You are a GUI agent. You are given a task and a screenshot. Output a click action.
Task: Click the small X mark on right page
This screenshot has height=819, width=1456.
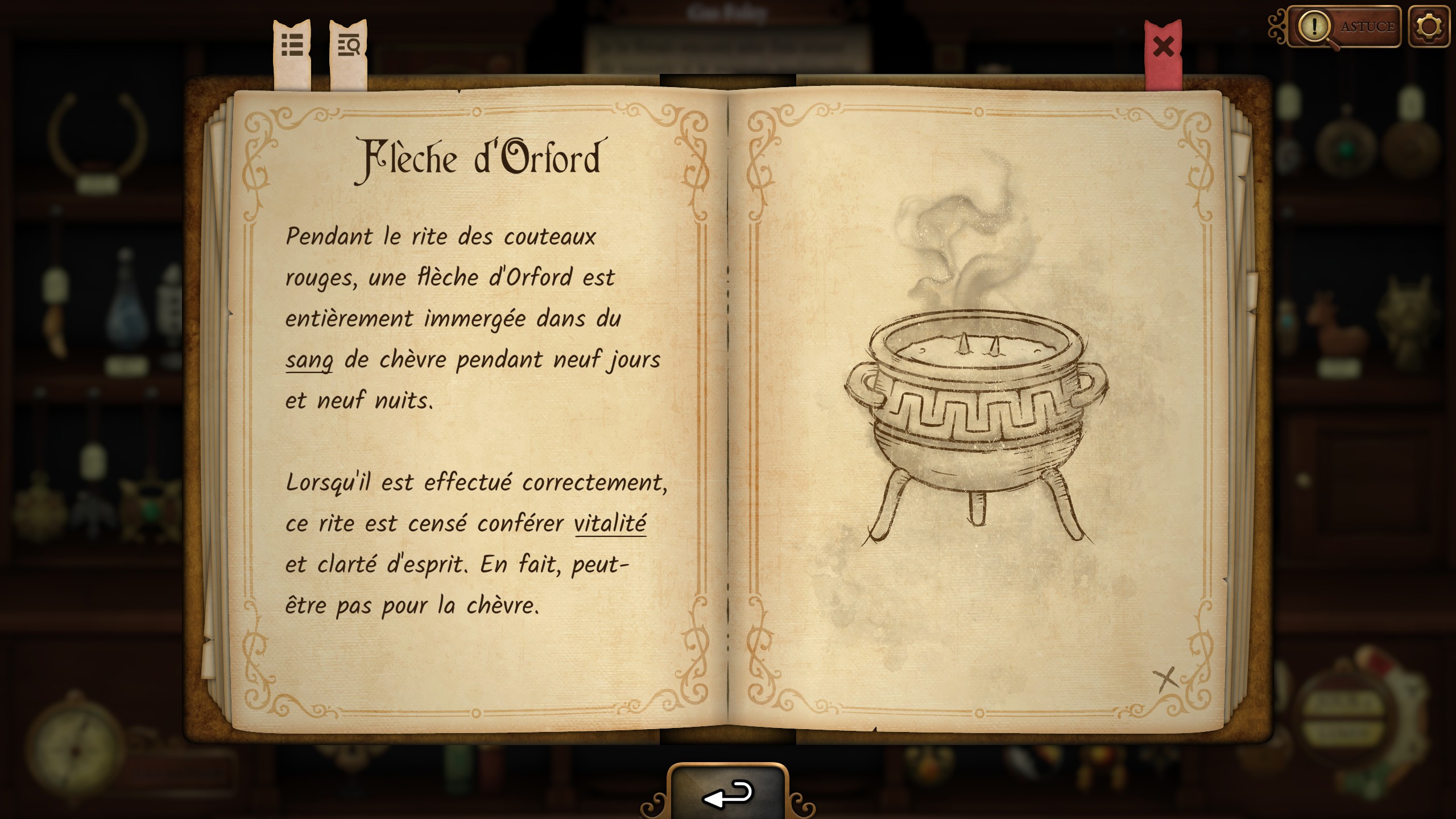tap(1166, 679)
